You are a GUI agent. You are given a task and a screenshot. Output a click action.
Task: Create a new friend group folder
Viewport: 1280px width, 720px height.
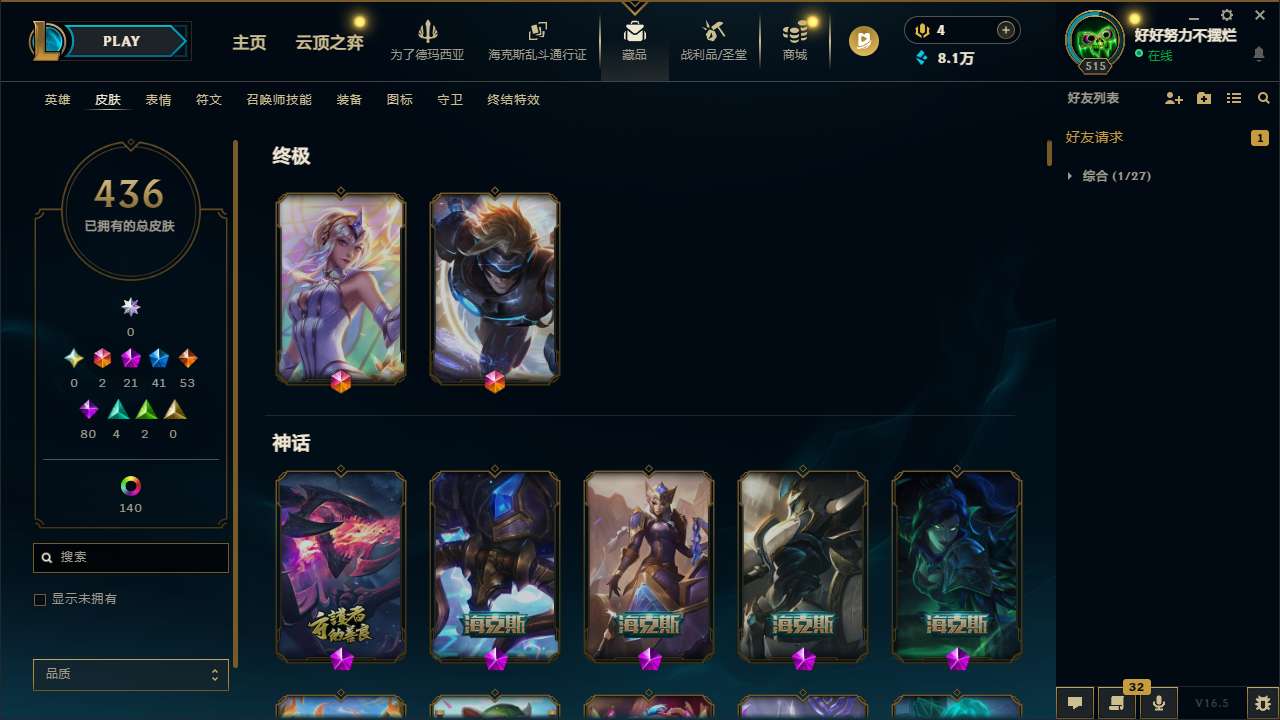[x=1204, y=98]
